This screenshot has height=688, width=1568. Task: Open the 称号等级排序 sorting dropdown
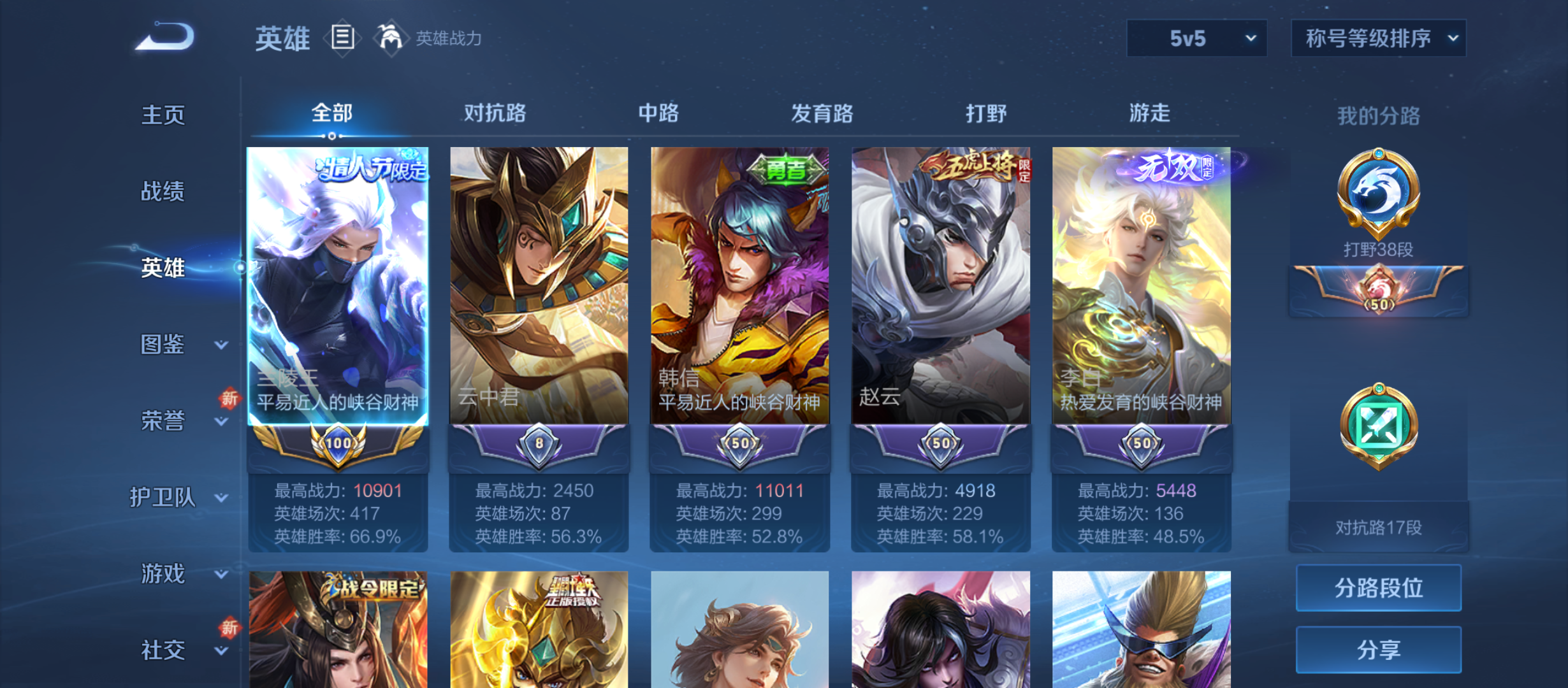coord(1378,38)
